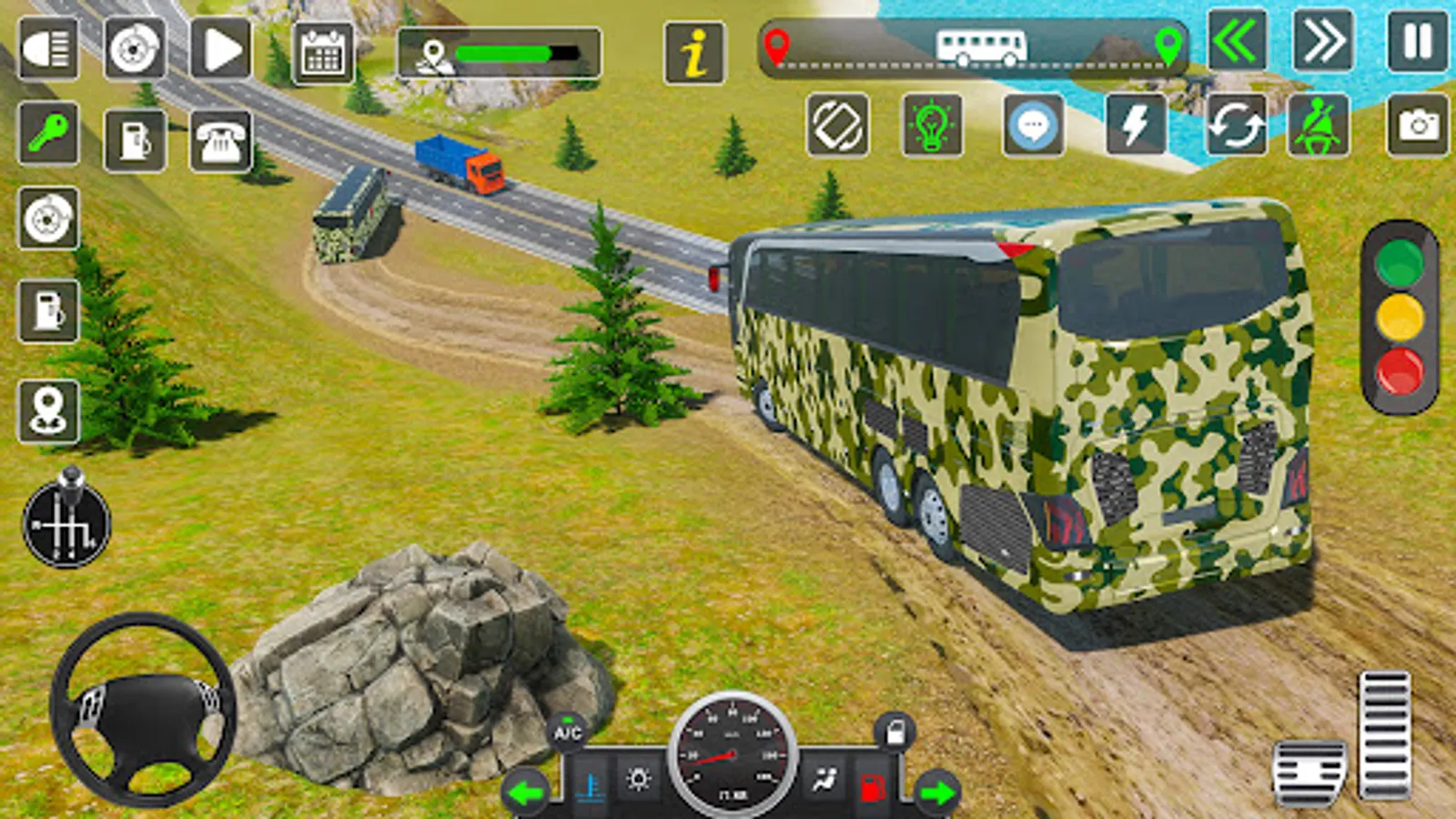The image size is (1456, 819).
Task: Click the white double-right arrows button
Action: 1322,41
